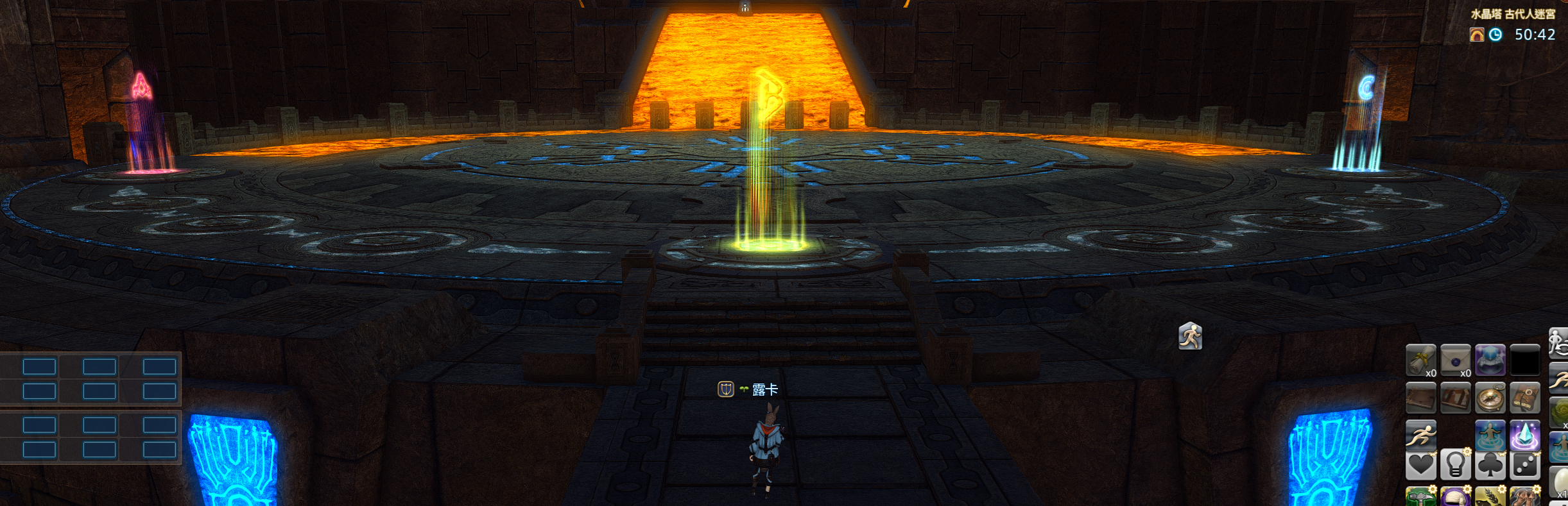The height and width of the screenshot is (506, 1568).
Task: Roll the dice icon
Action: (x=1524, y=464)
